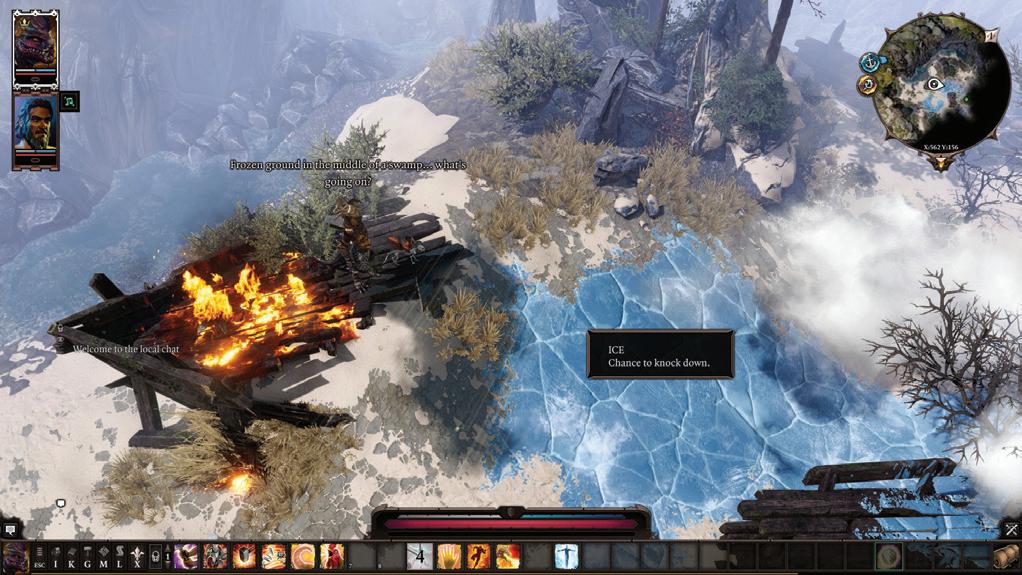Screen dimensions: 1022x575
Task: Activate the red hooded figure skill
Action: [332, 556]
